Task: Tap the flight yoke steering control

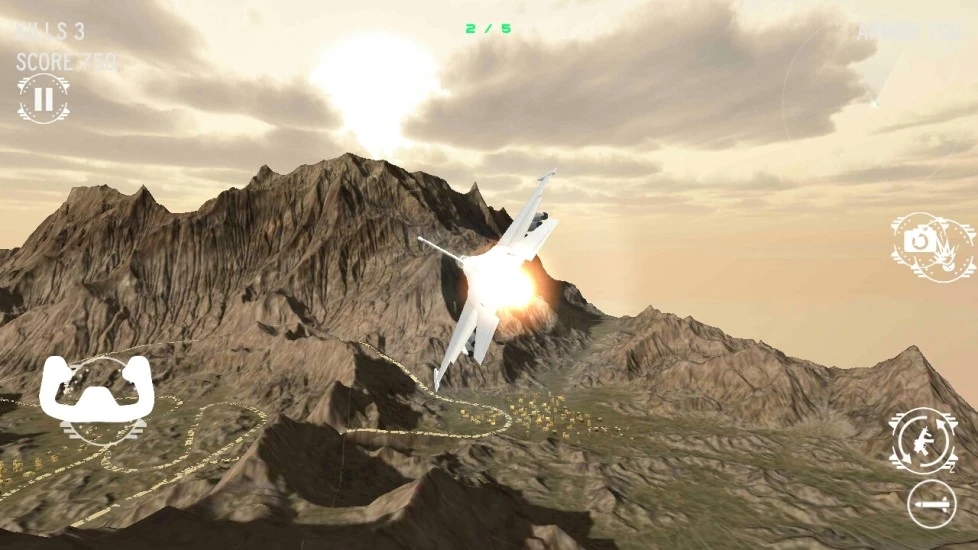Action: [x=95, y=393]
